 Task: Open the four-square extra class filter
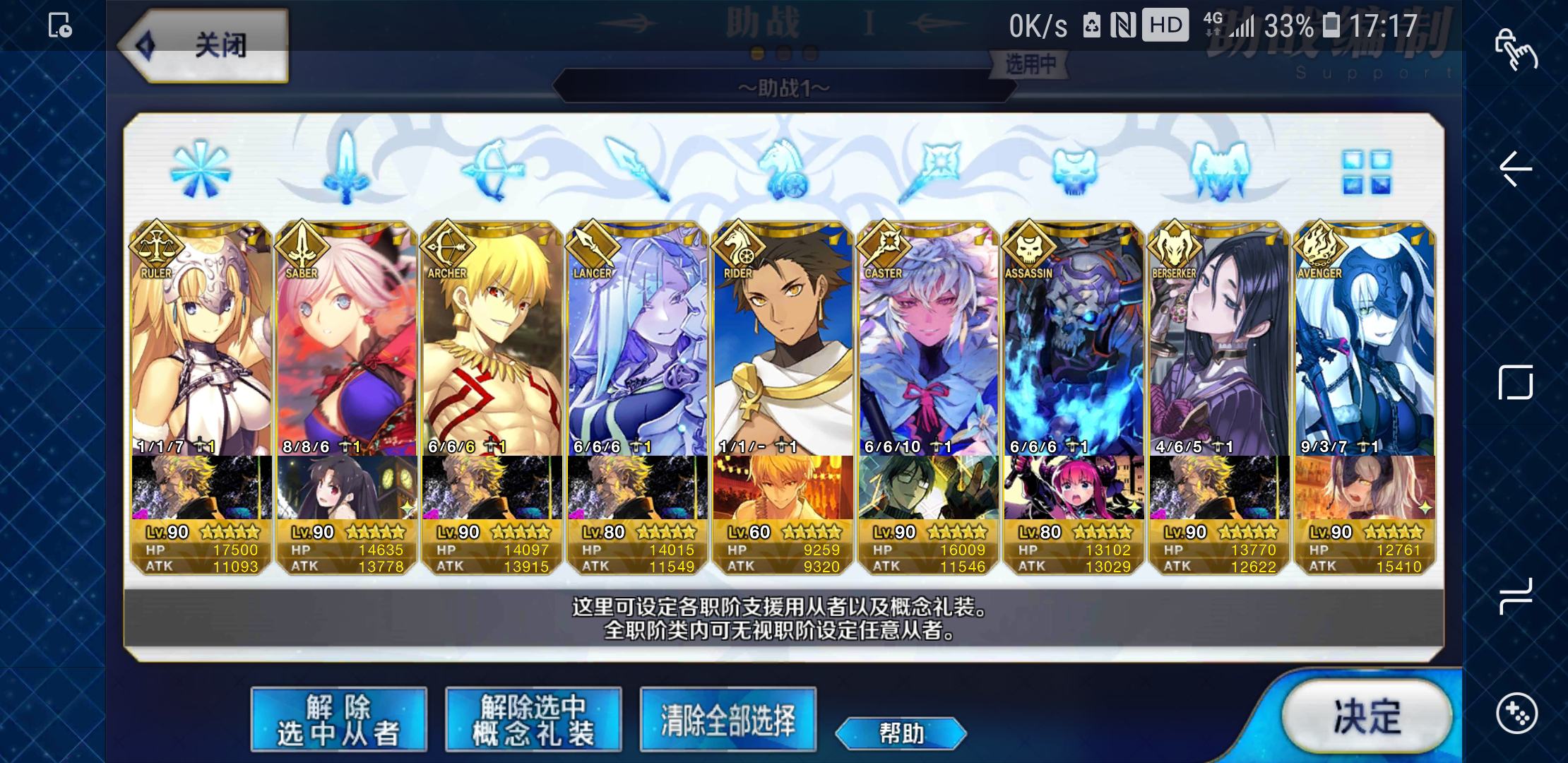(x=1366, y=171)
